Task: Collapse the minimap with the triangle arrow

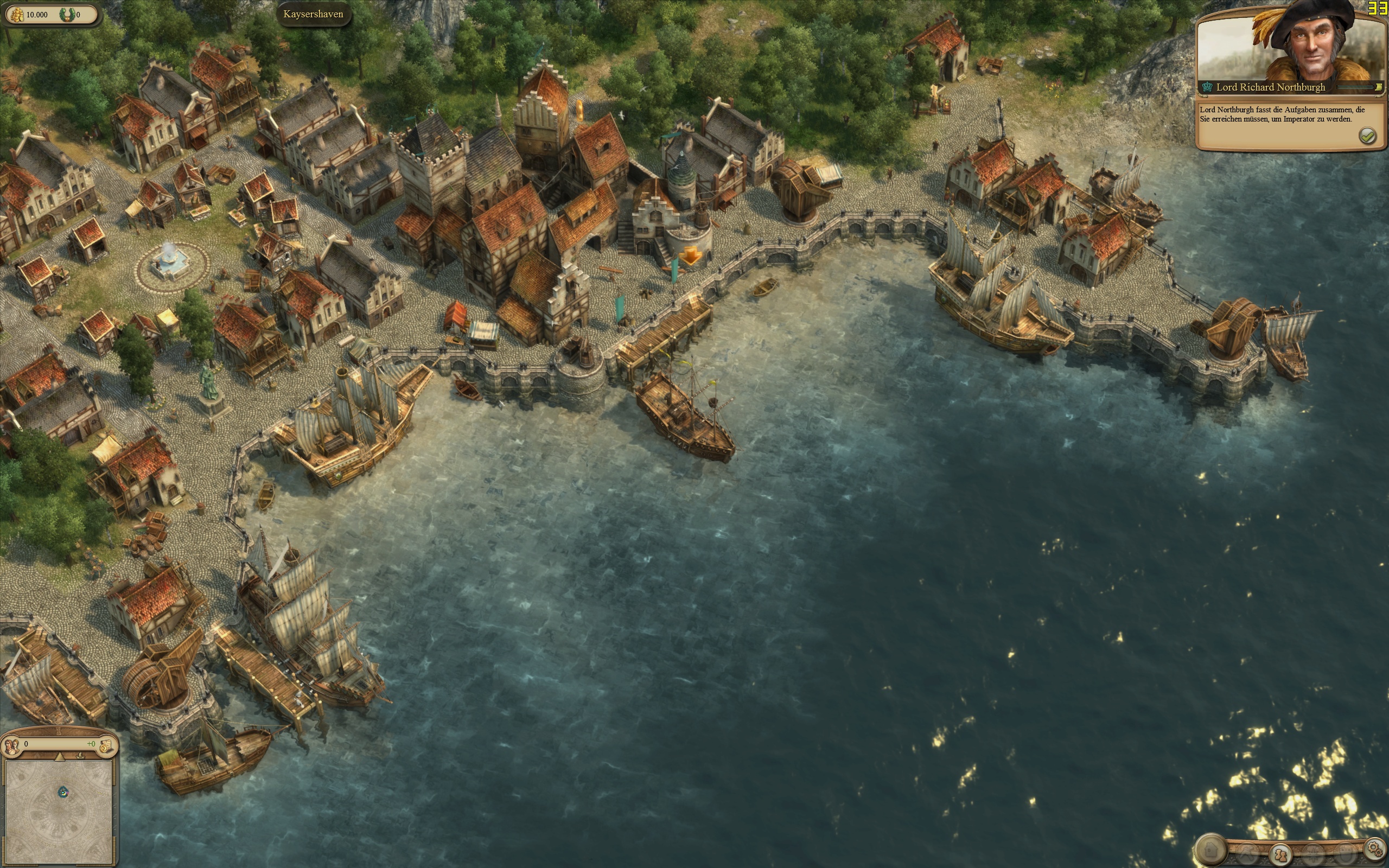Action: point(59,757)
